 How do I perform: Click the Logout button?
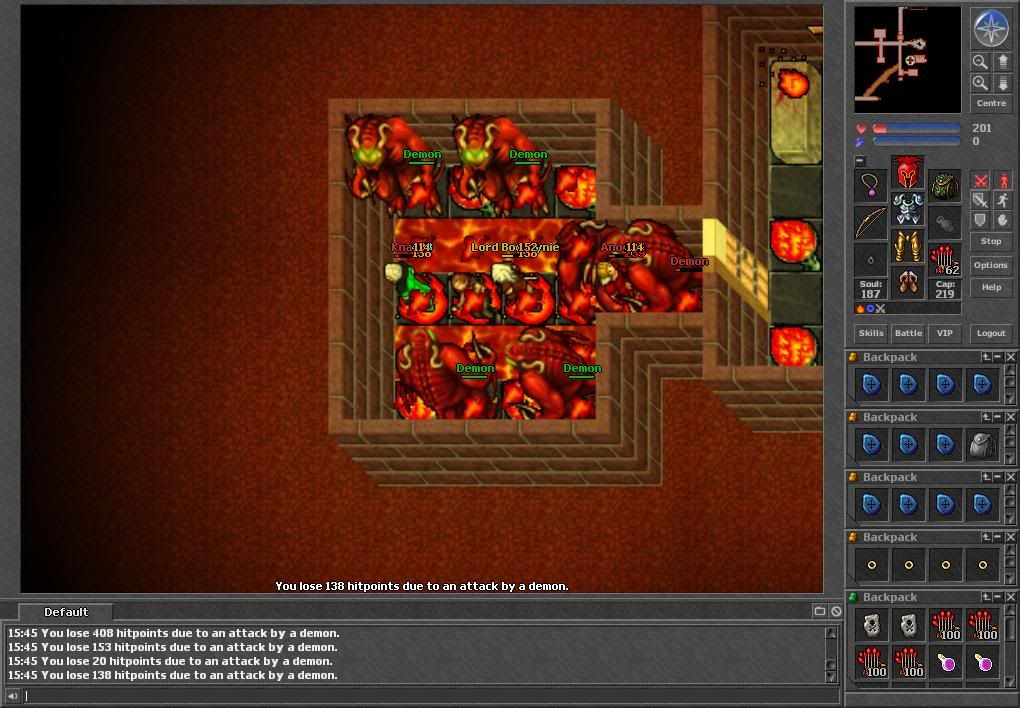pyautogui.click(x=990, y=333)
